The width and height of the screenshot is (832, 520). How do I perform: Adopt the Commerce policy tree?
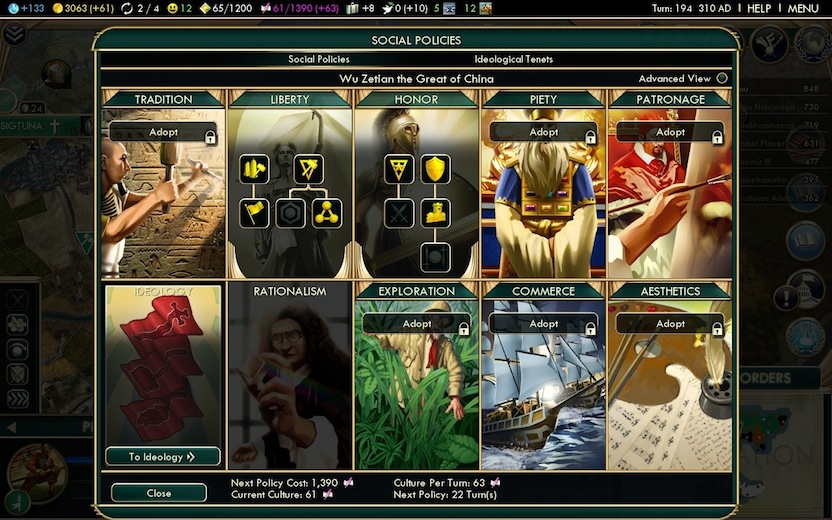(543, 324)
